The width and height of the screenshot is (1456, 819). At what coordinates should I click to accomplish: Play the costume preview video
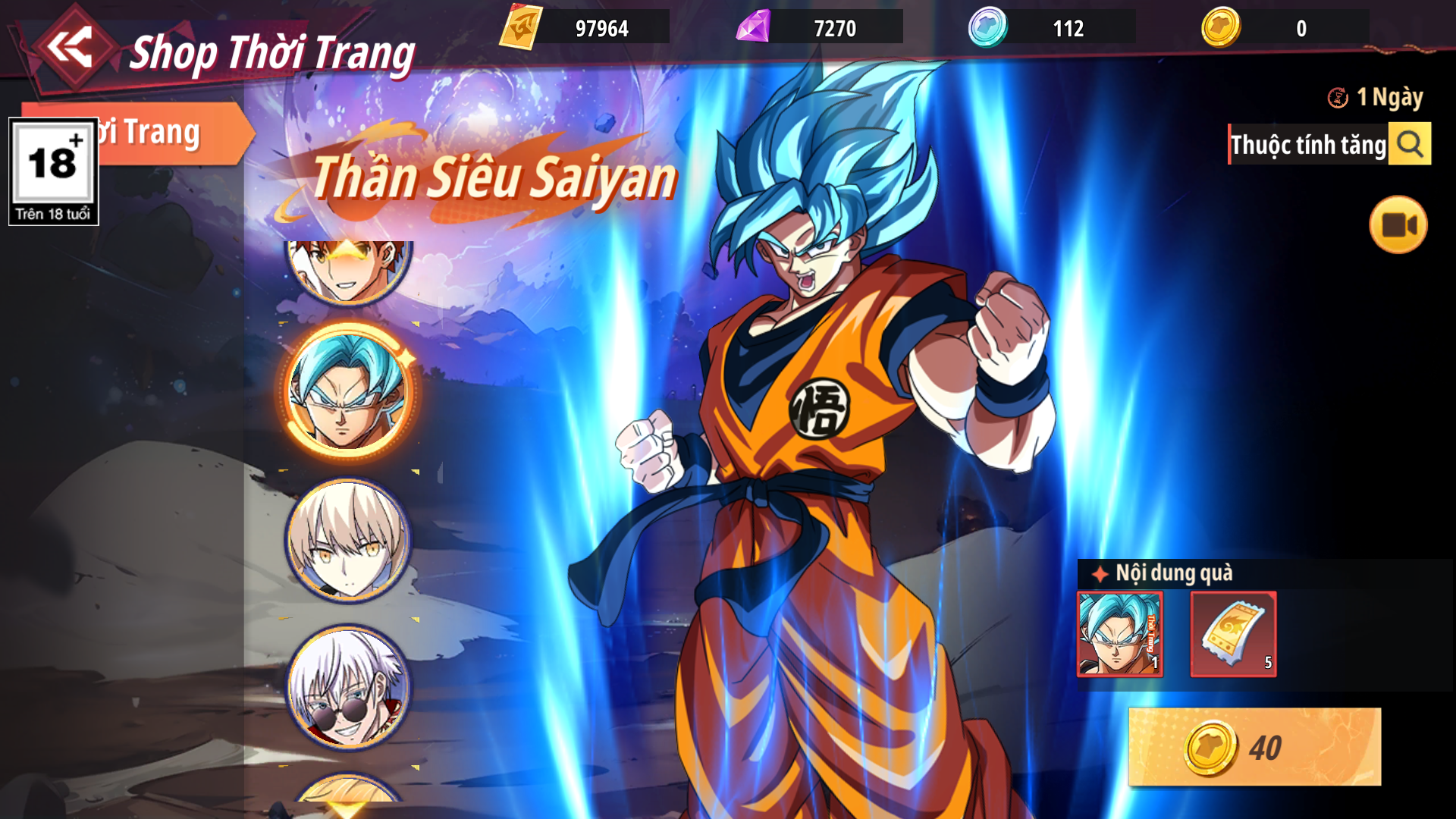(1398, 225)
